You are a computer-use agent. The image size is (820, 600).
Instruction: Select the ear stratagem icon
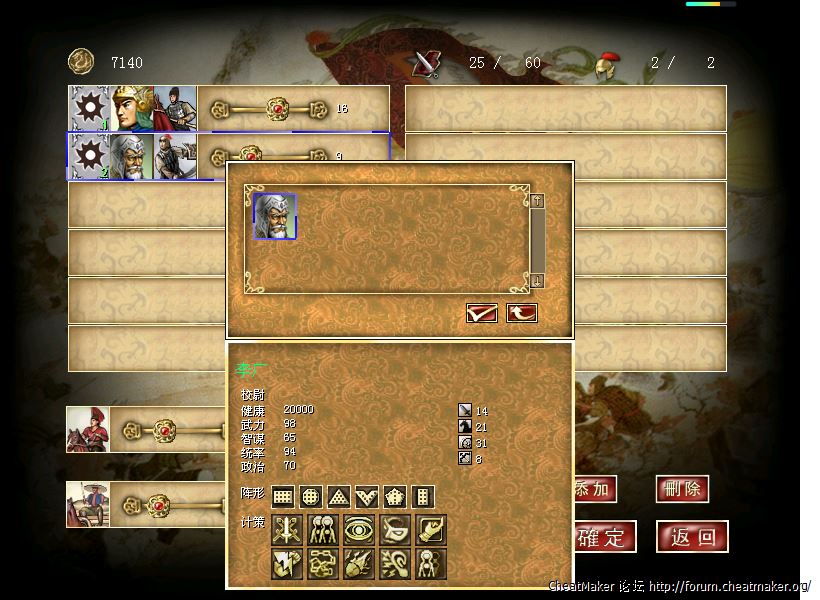[x=395, y=563]
